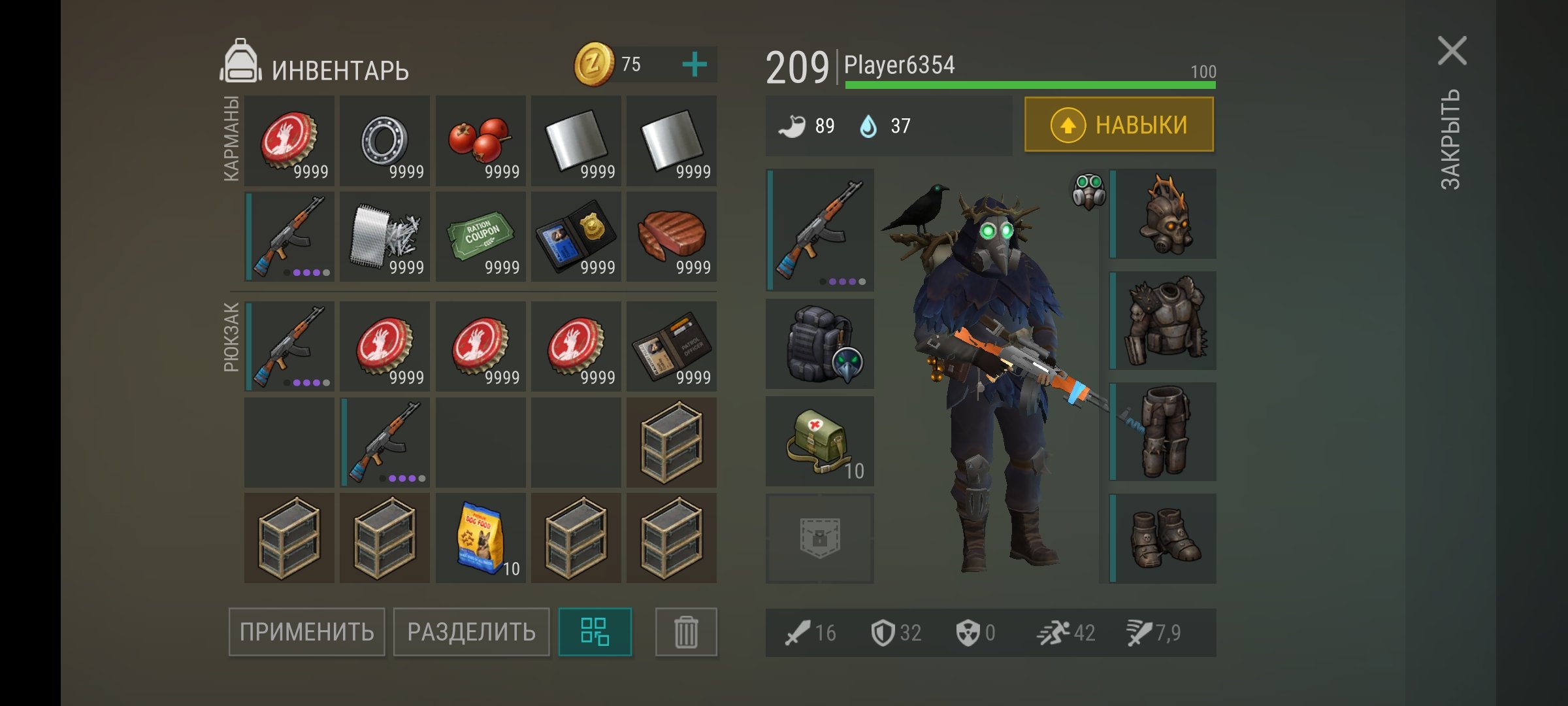Choose the patrol officer ID slot

coord(671,346)
